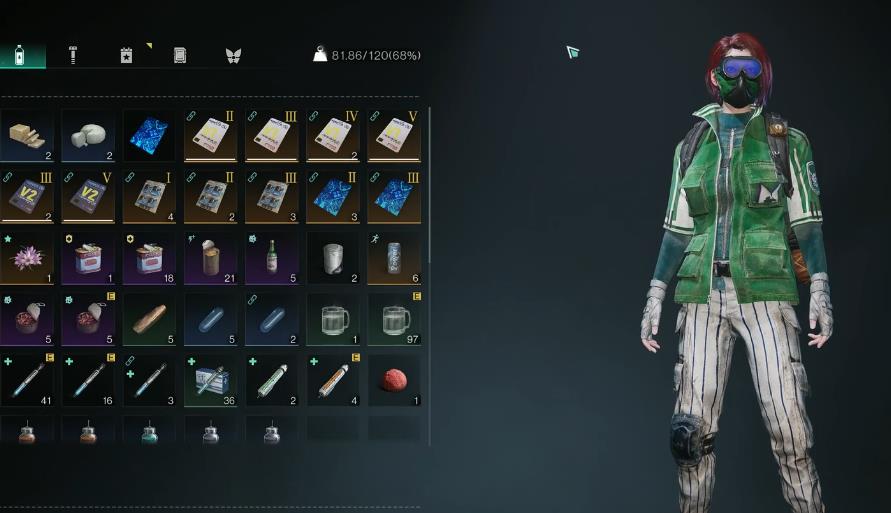Choose the canned meat stack of 18
891x513 pixels.
[149, 258]
